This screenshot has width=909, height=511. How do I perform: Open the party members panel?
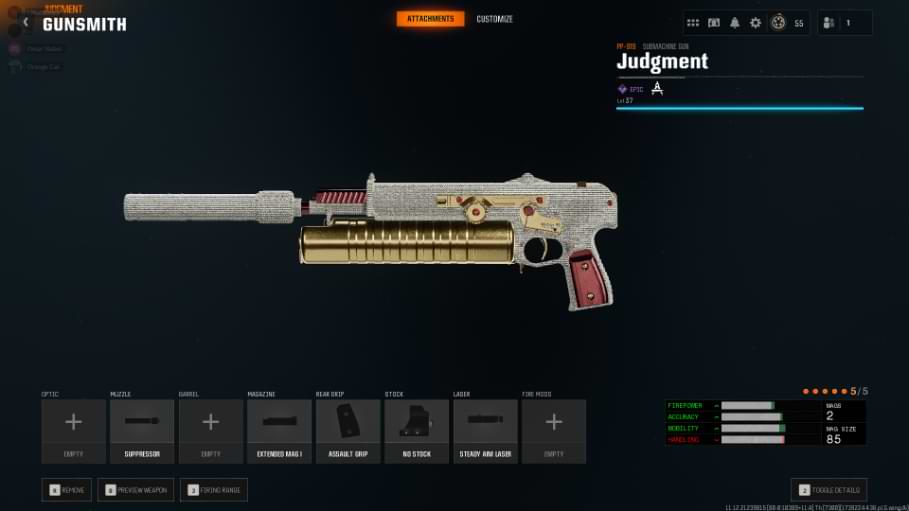843,23
